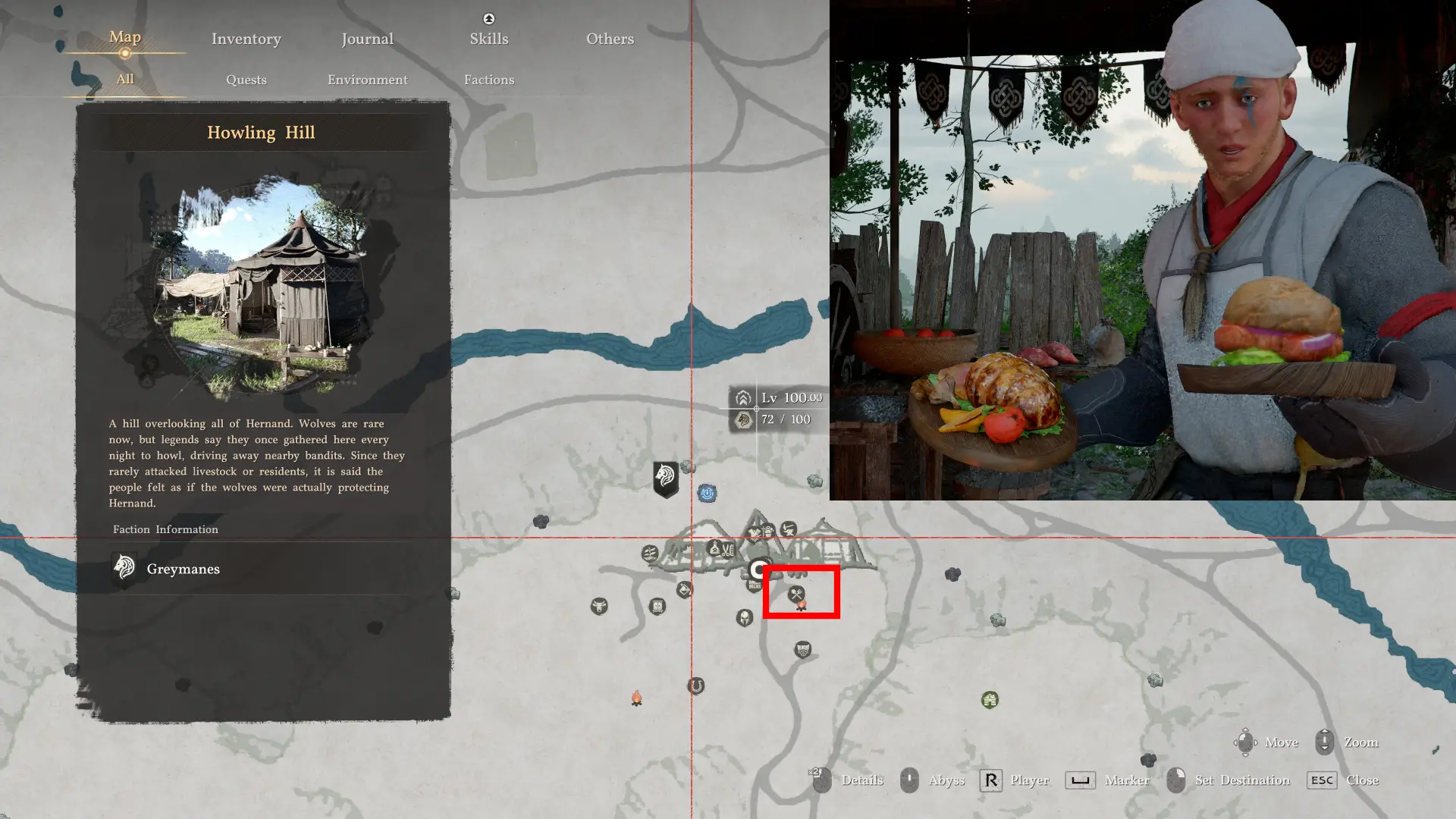
Task: Click the blue circular abyss marker
Action: [x=707, y=494]
